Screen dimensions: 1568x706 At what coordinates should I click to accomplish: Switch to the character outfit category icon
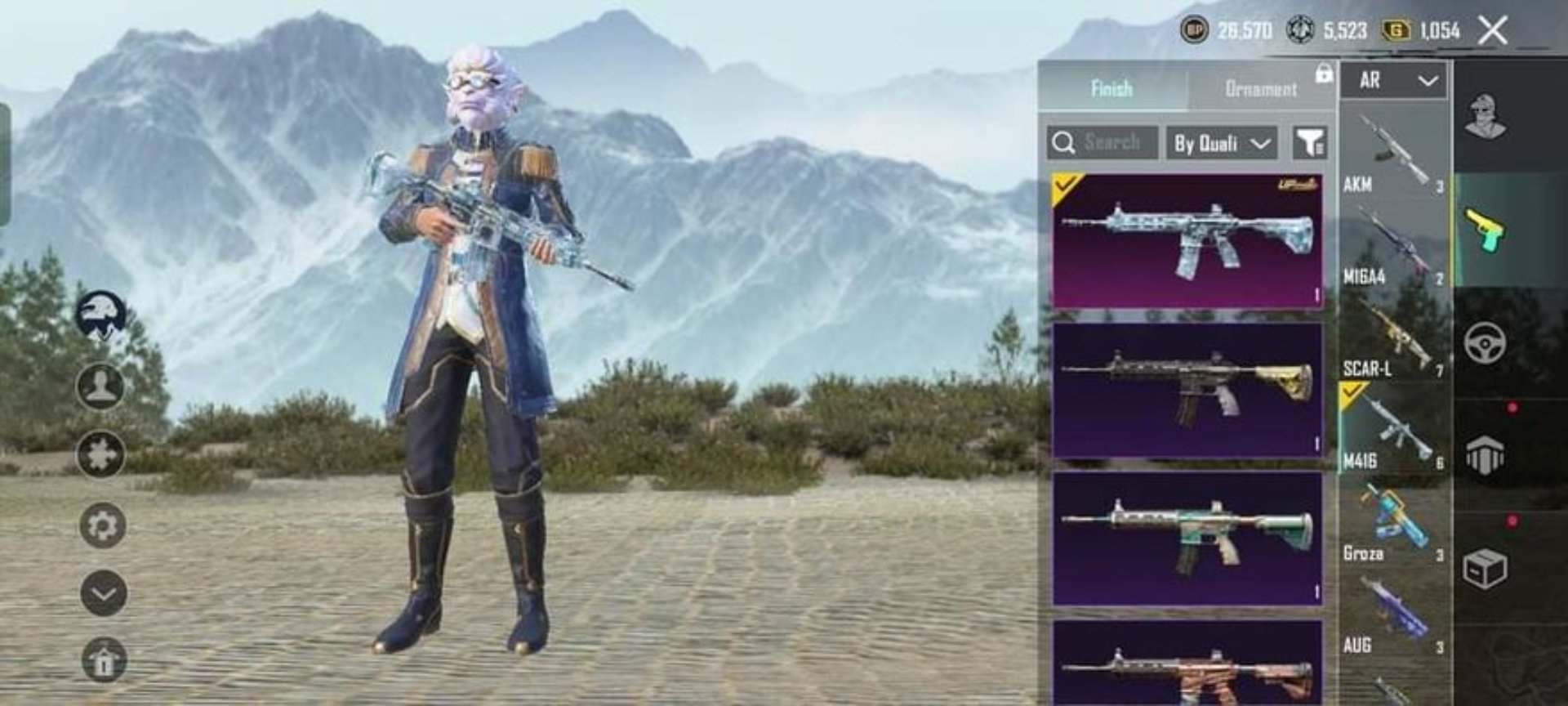click(1485, 116)
